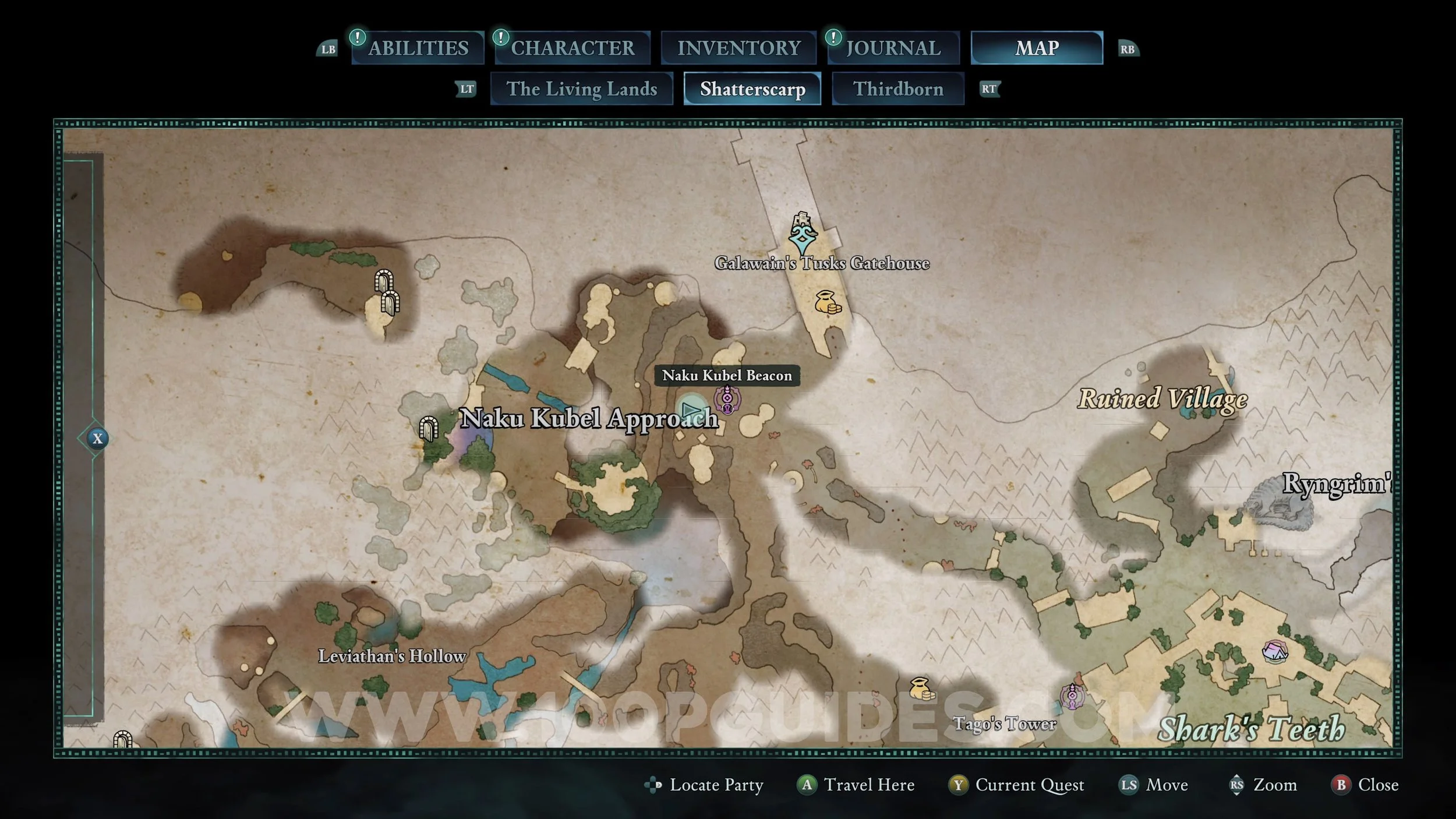
Task: Switch to the Thirdborn region map
Action: (x=897, y=89)
